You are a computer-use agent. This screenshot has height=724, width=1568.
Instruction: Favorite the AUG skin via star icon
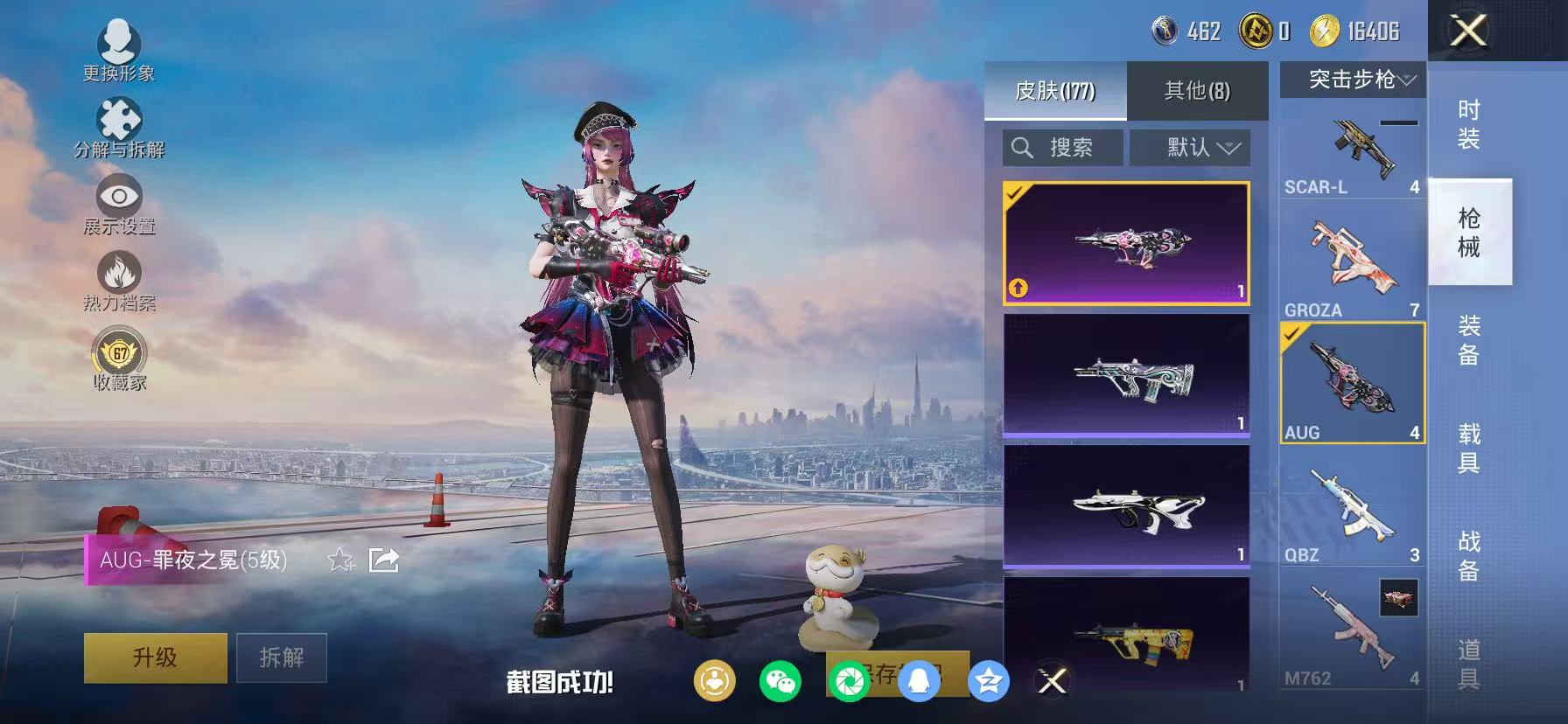point(339,560)
